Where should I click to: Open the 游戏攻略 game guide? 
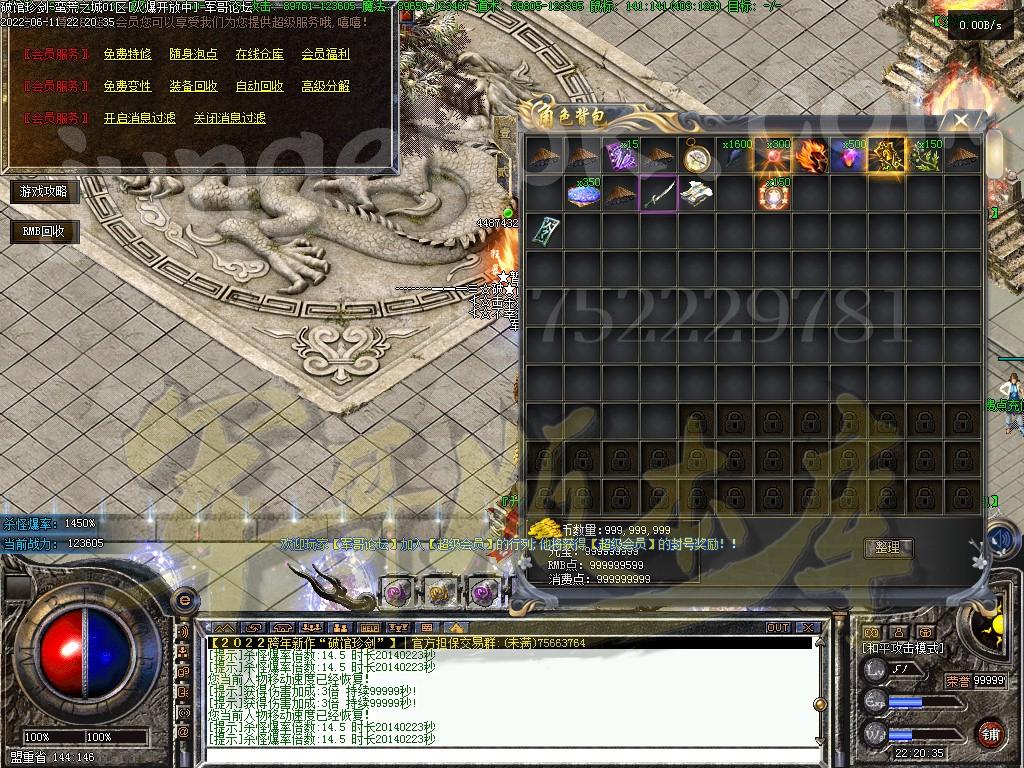coord(44,191)
